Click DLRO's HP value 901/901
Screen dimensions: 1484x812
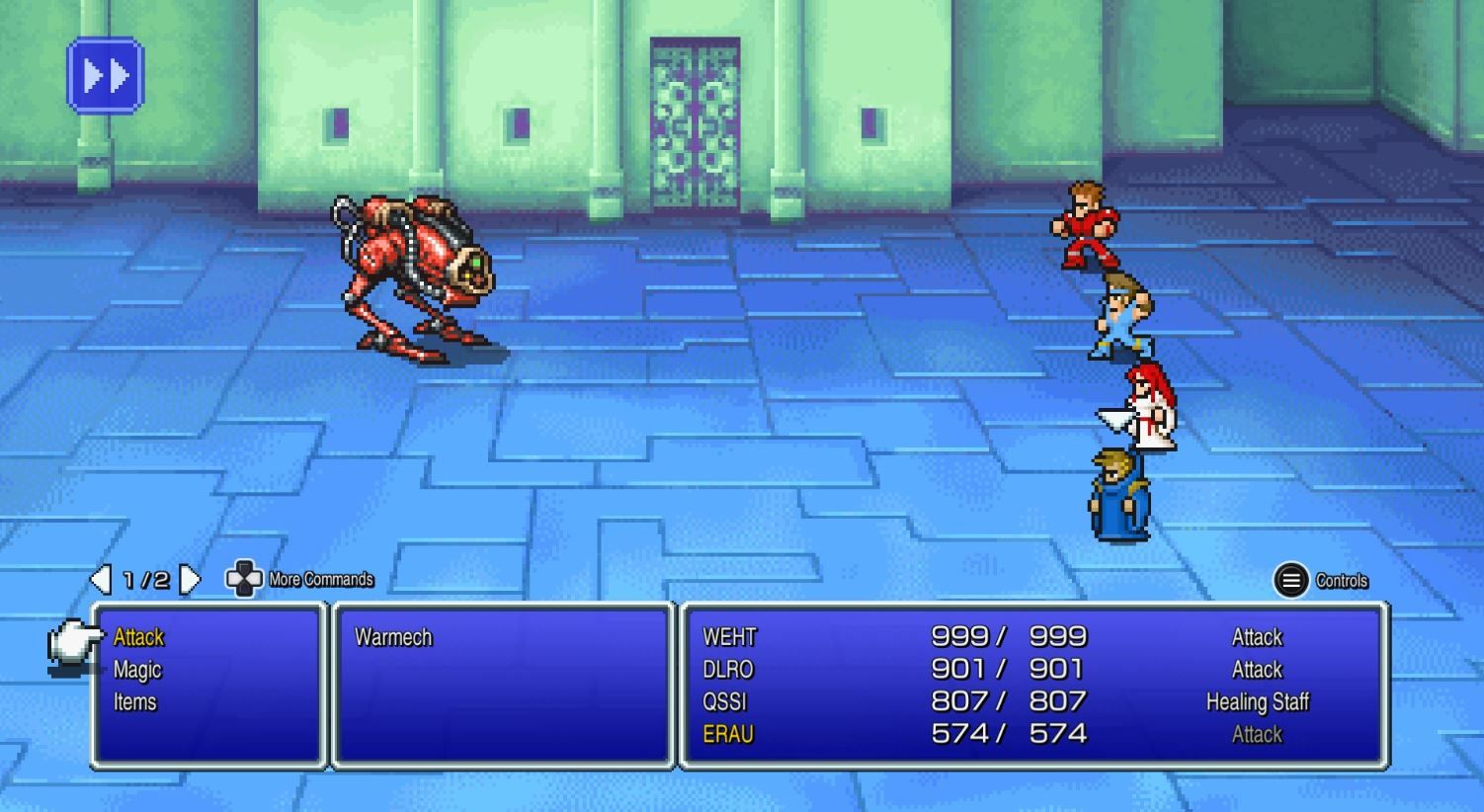pyautogui.click(x=1008, y=670)
